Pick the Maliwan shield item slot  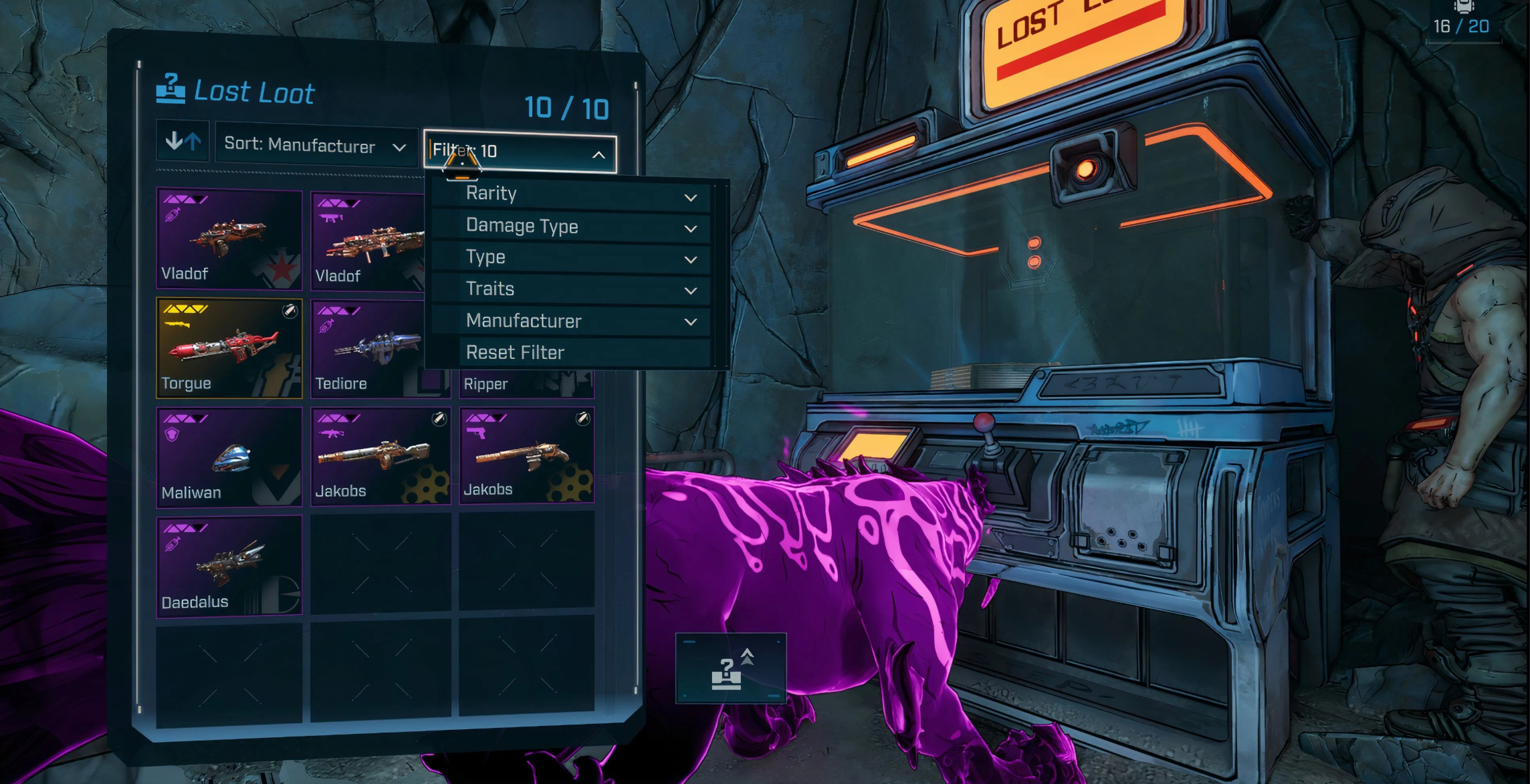pyautogui.click(x=229, y=457)
